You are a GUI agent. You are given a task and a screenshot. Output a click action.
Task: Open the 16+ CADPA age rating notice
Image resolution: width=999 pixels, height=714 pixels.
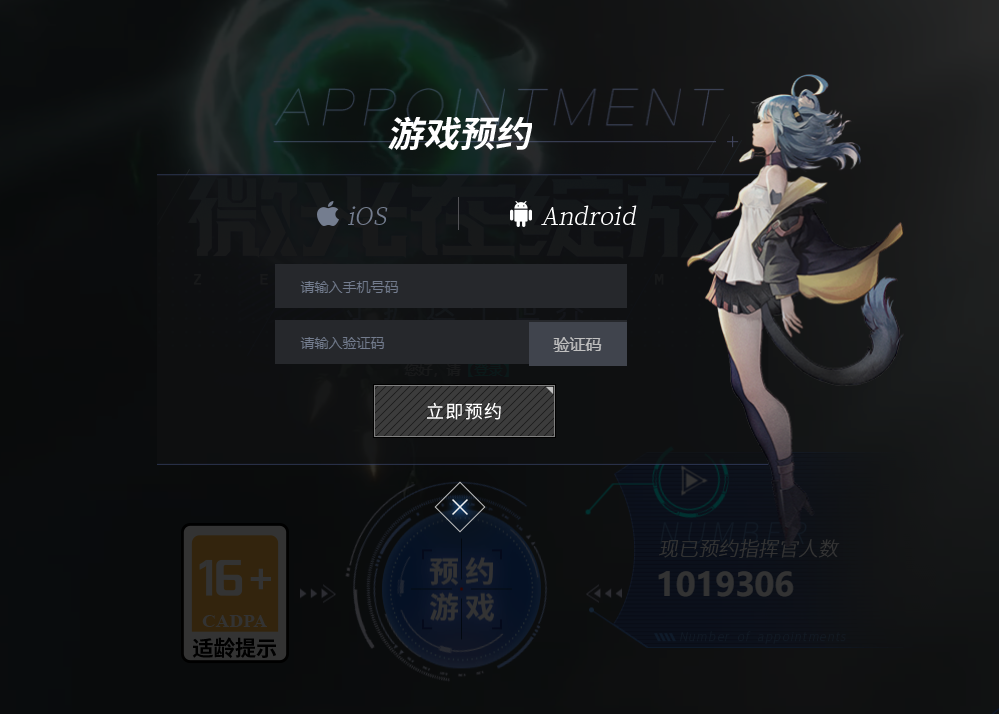tap(235, 593)
